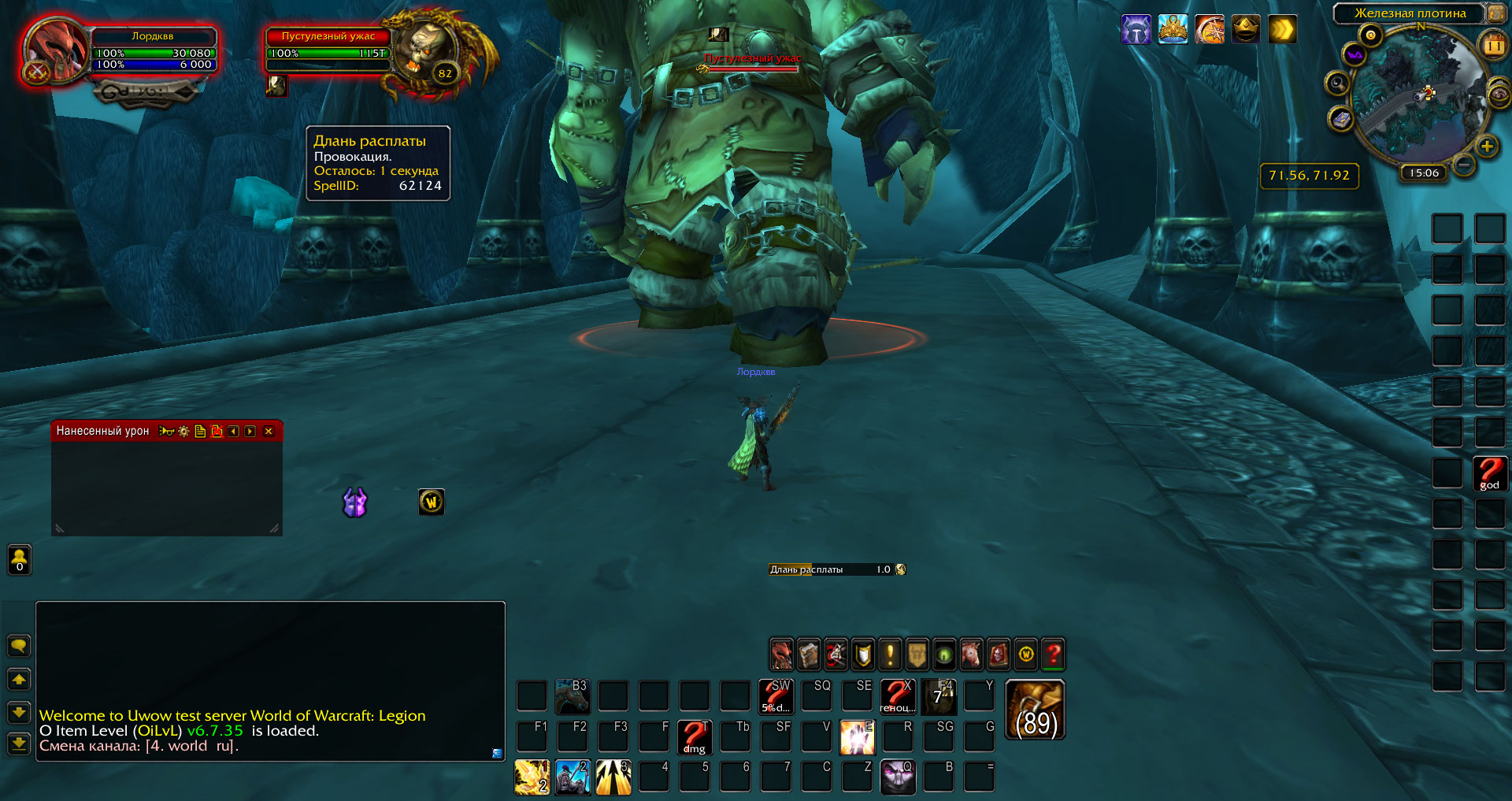Open the damage meter gear settings
Image resolution: width=1512 pixels, height=801 pixels.
pyautogui.click(x=183, y=432)
